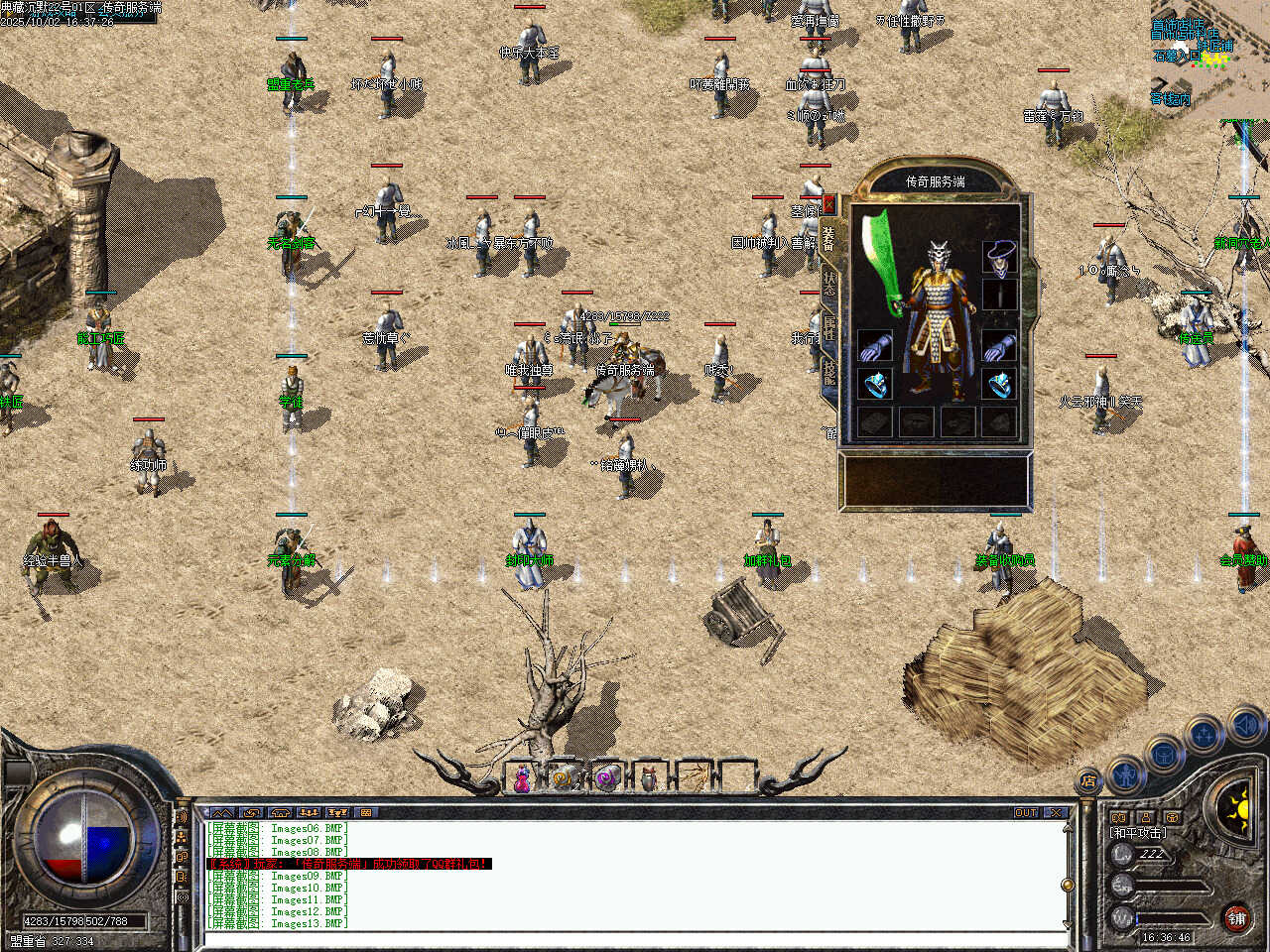
Task: Close the game with the X button
Action: [x=1056, y=812]
